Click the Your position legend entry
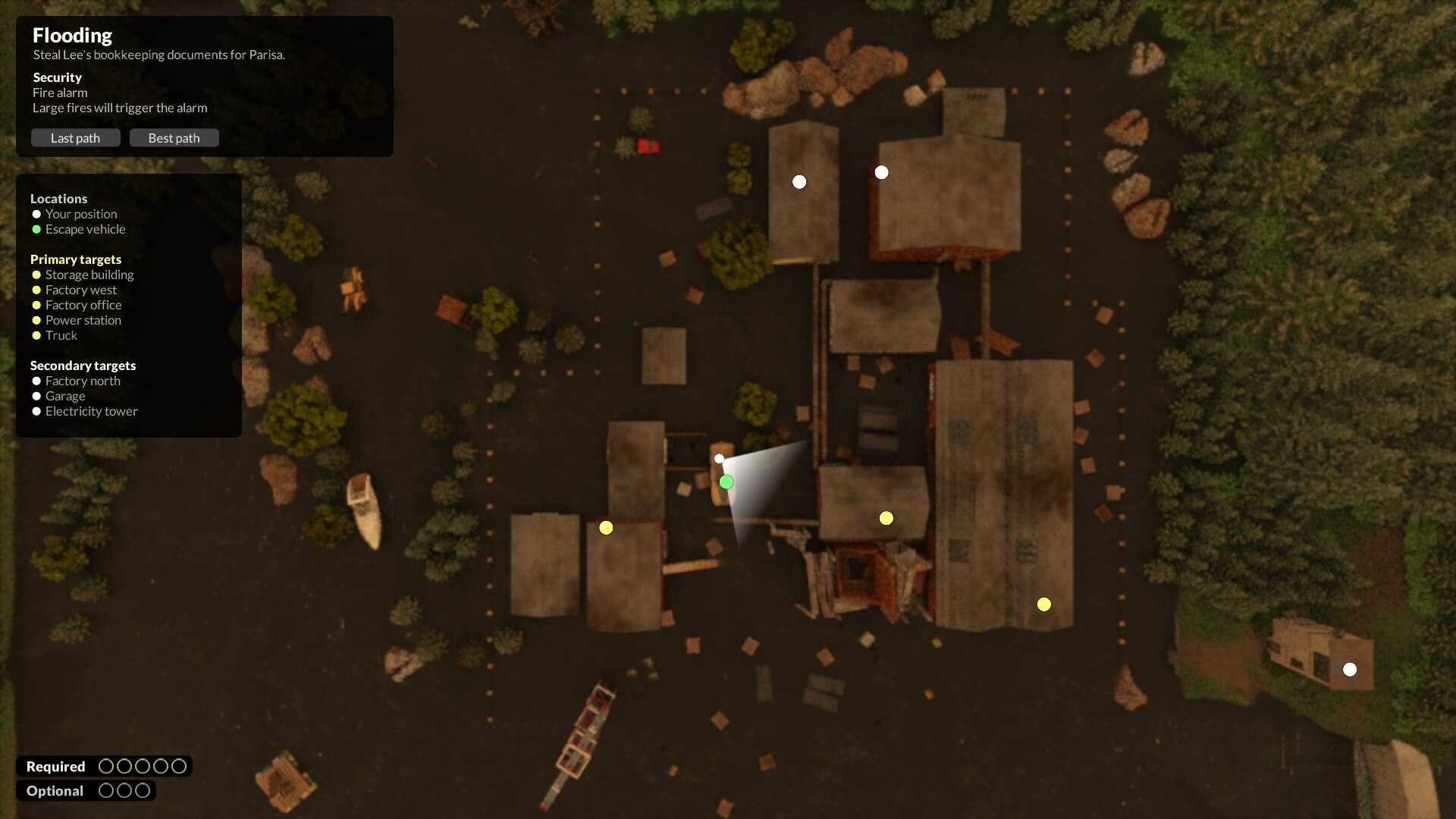The image size is (1456, 819). (x=80, y=214)
